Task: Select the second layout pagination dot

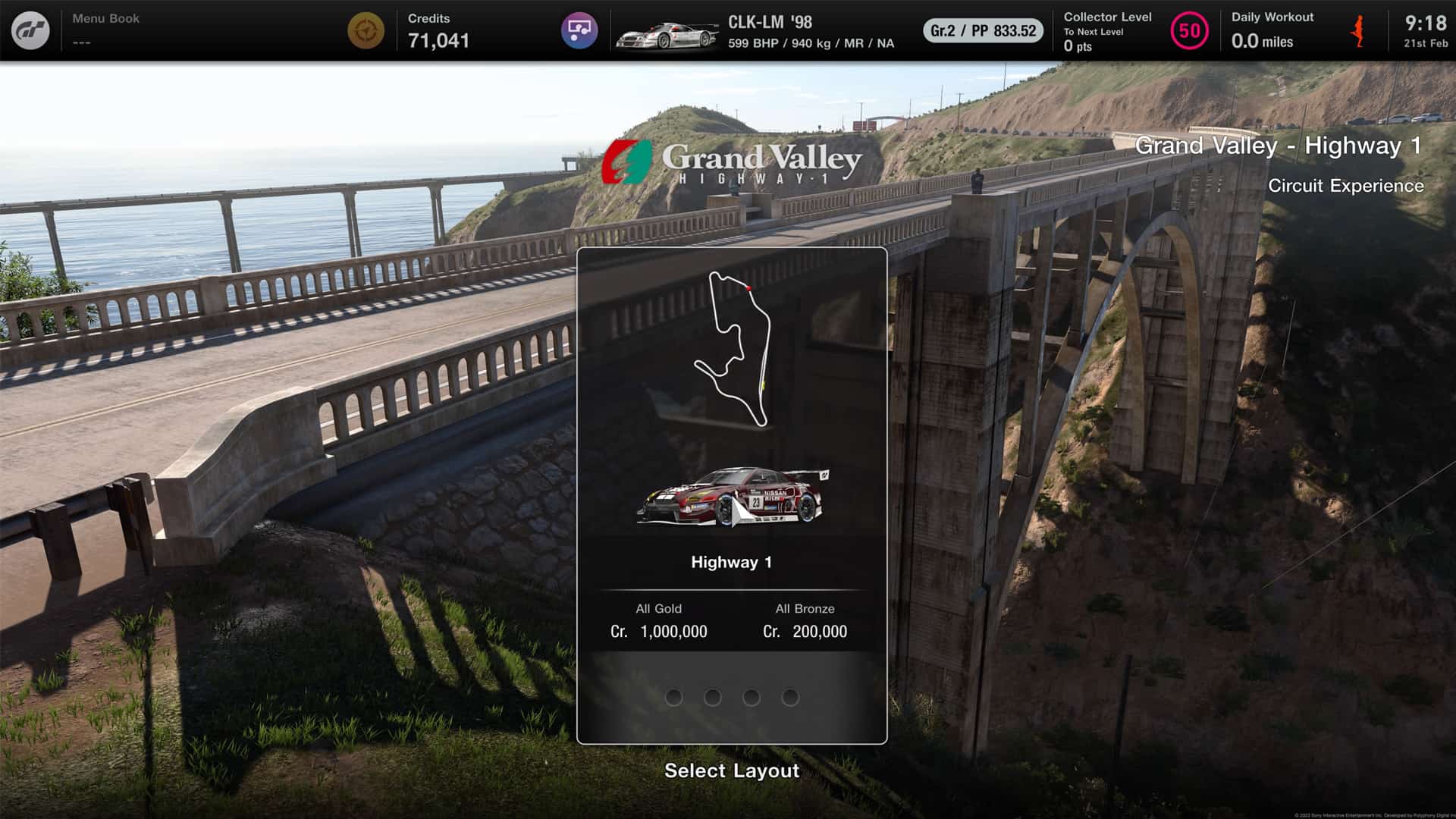Action: point(714,697)
